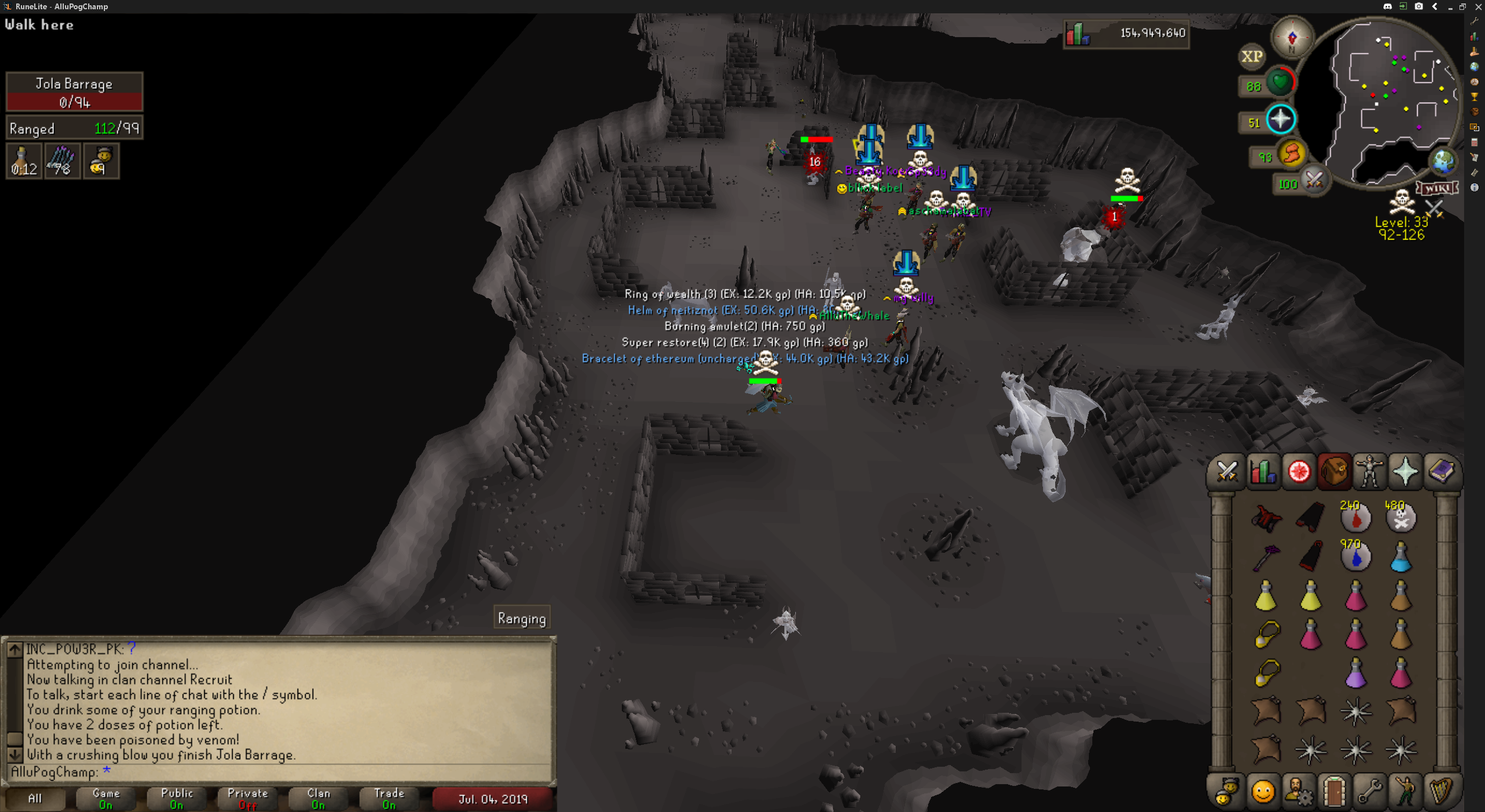Image resolution: width=1485 pixels, height=812 pixels.
Task: Minimize the RuneLite window
Action: (1450, 7)
